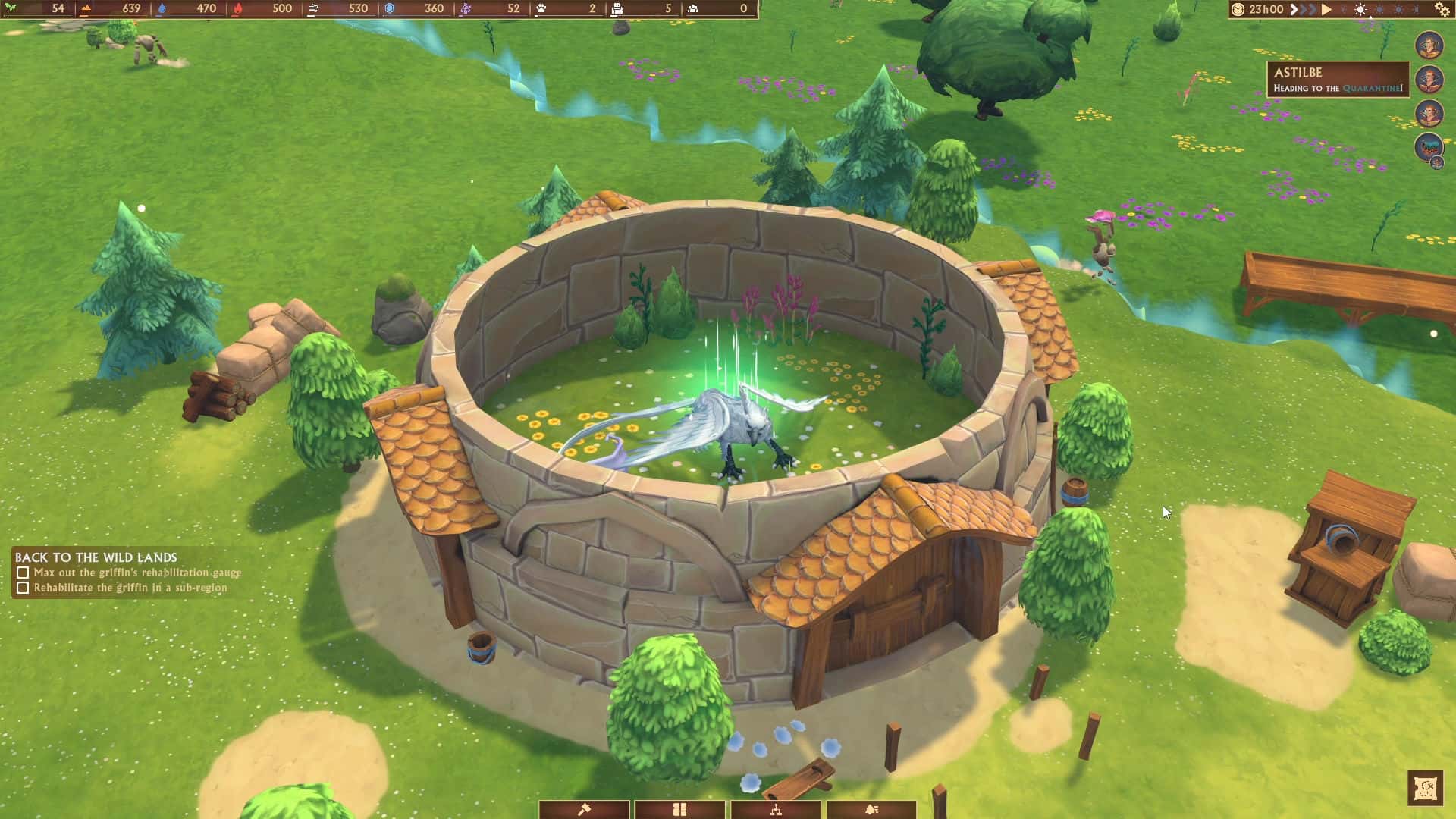This screenshot has height=819, width=1456.
Task: Open the settings gears icon
Action: click(1440, 11)
